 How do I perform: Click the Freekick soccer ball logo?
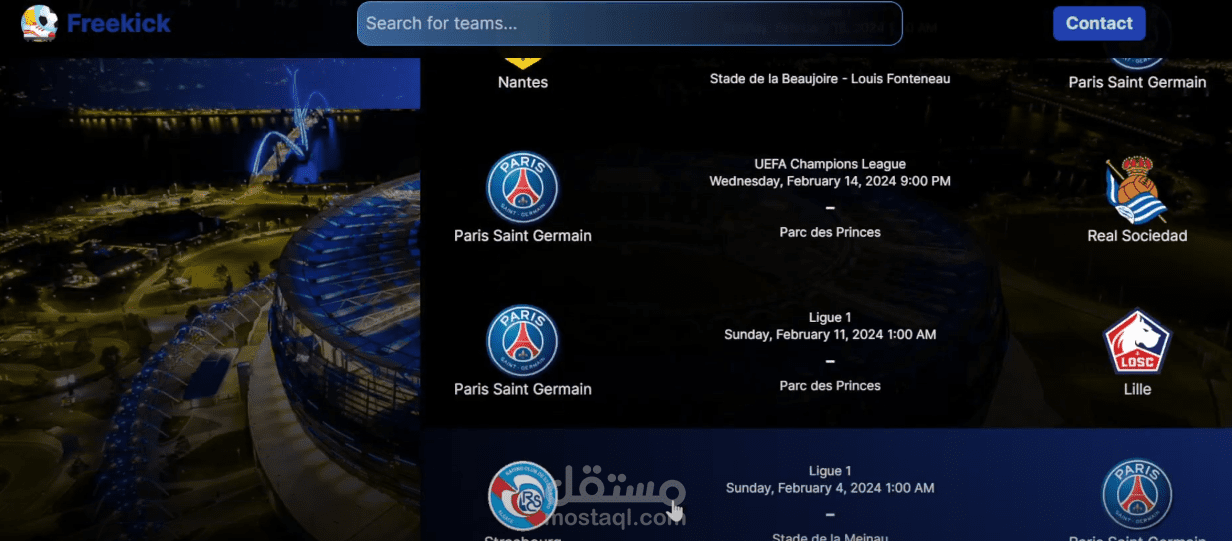(39, 23)
